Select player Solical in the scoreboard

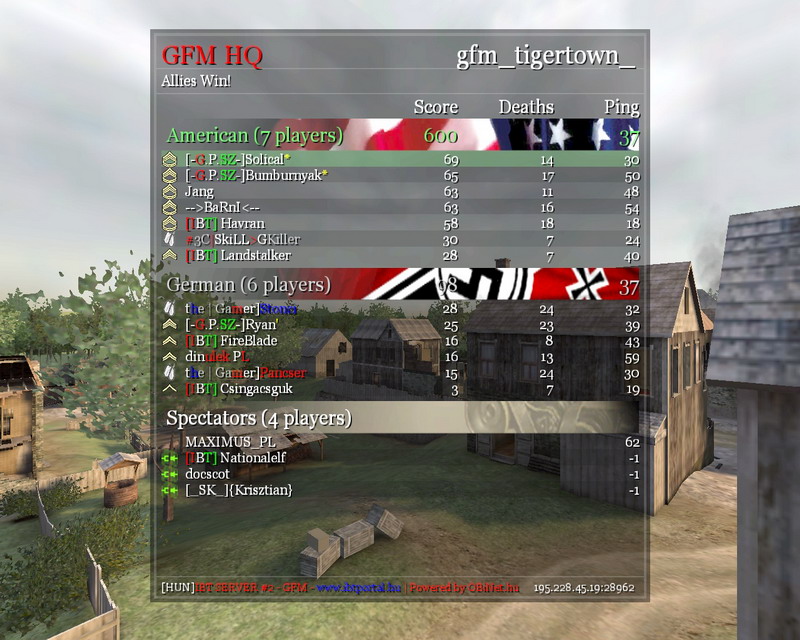pos(400,159)
